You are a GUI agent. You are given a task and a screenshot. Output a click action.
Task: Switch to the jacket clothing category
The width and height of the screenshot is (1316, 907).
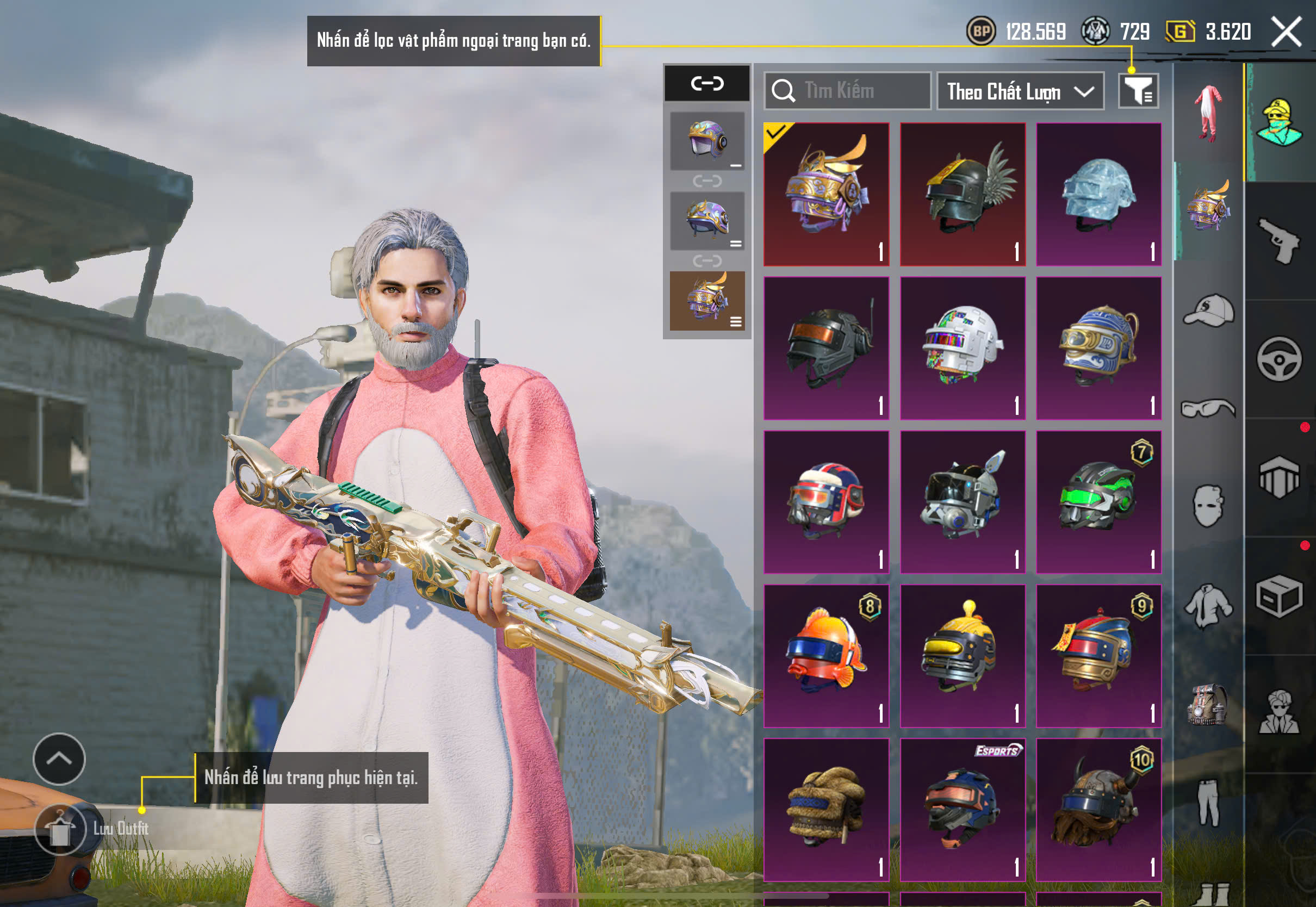(1209, 606)
